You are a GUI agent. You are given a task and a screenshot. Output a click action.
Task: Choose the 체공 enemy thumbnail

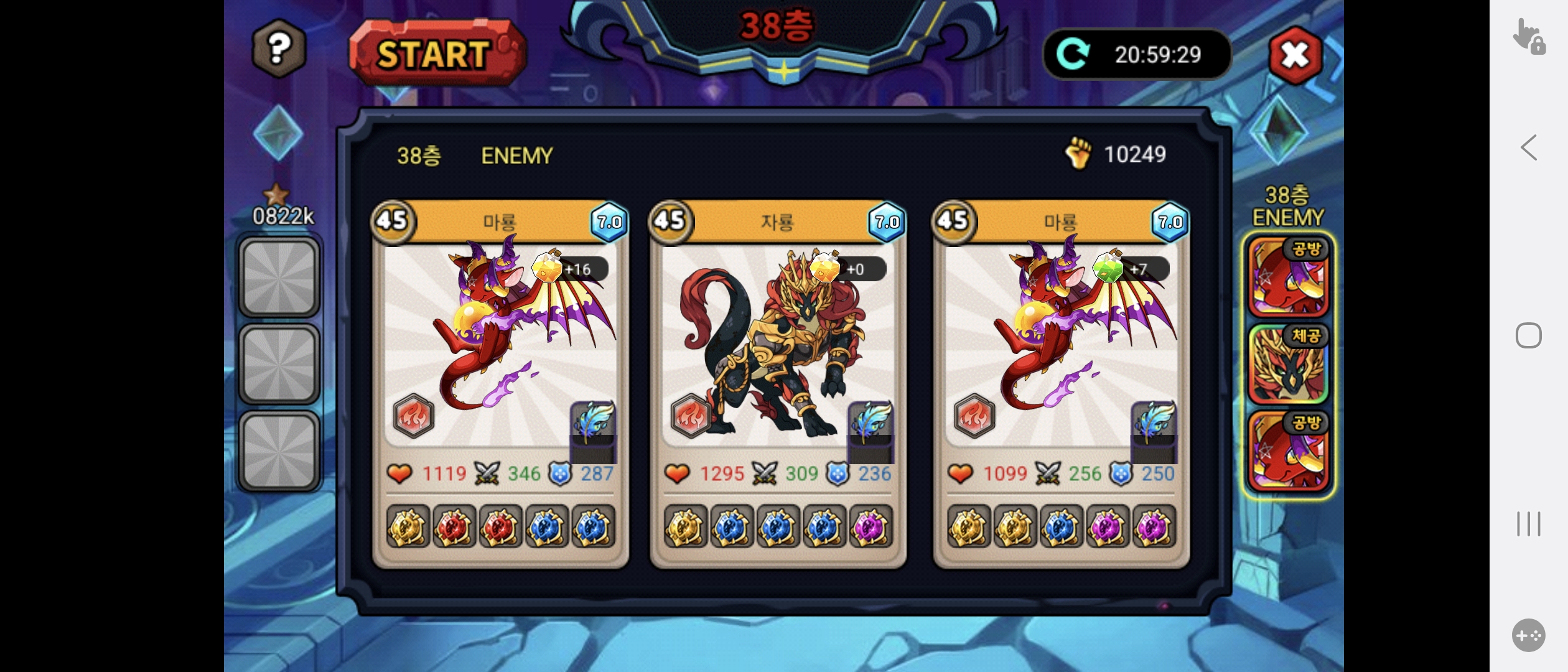[x=1288, y=365]
